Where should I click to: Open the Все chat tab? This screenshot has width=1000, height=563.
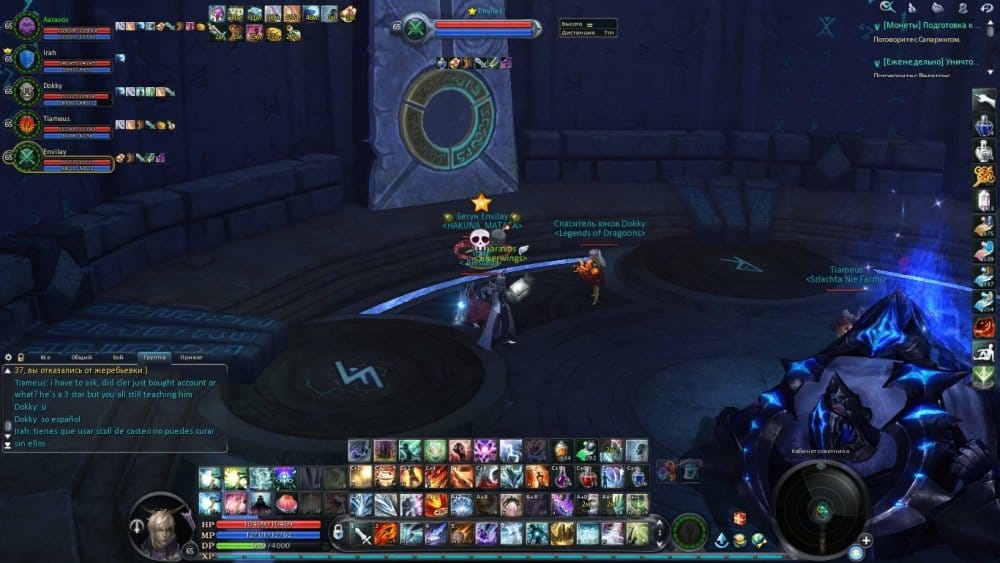point(45,357)
